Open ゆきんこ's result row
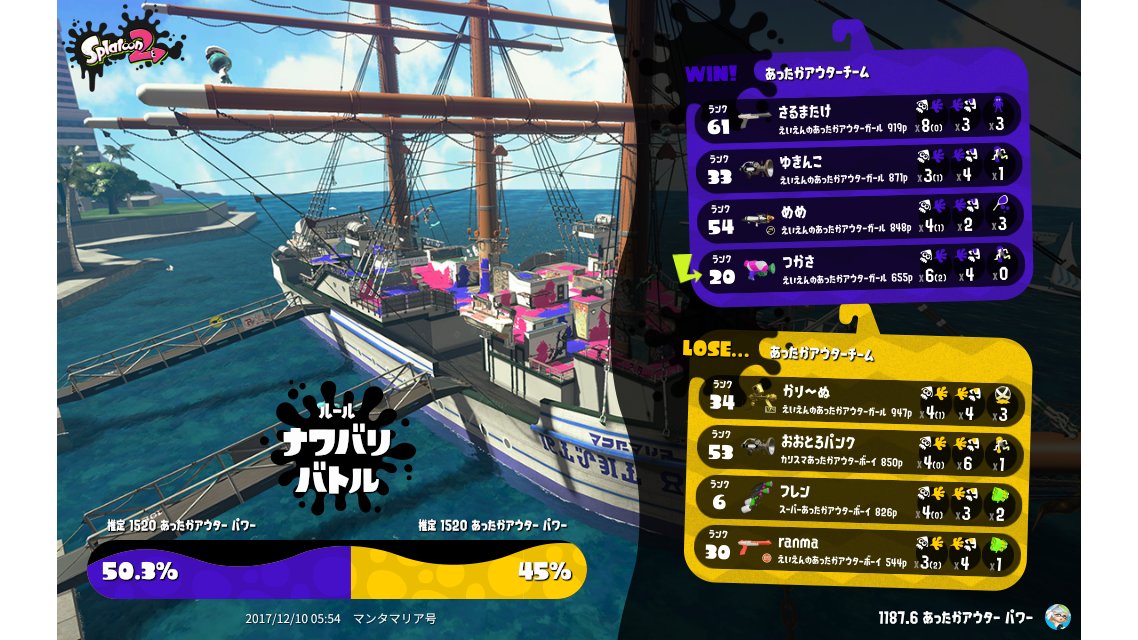1138x640 pixels. (x=860, y=168)
